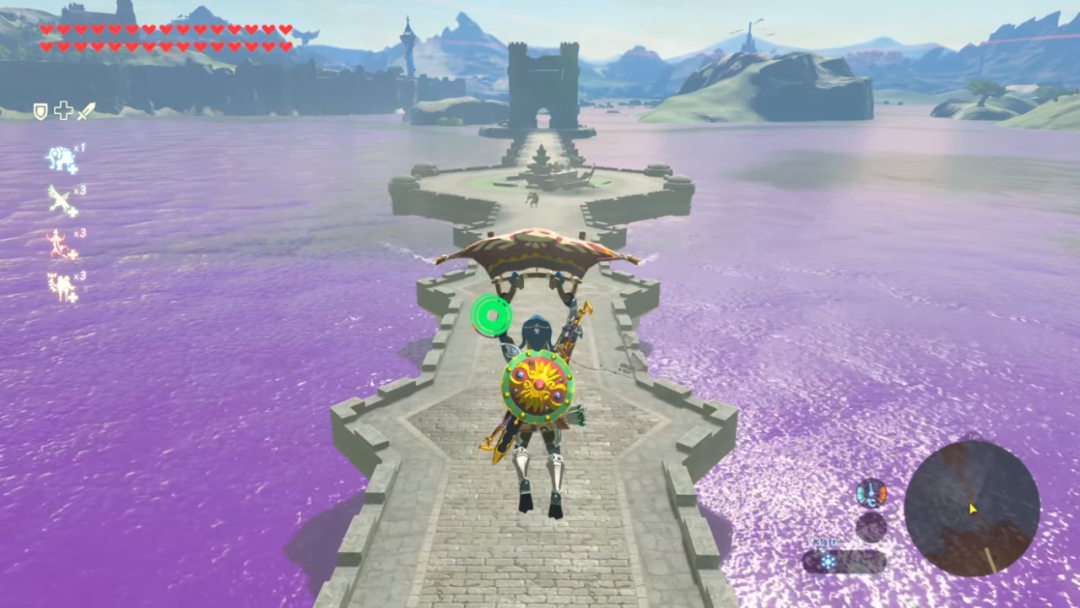Click the weather forecast panel
Screen dimensions: 1080x608
(844, 561)
